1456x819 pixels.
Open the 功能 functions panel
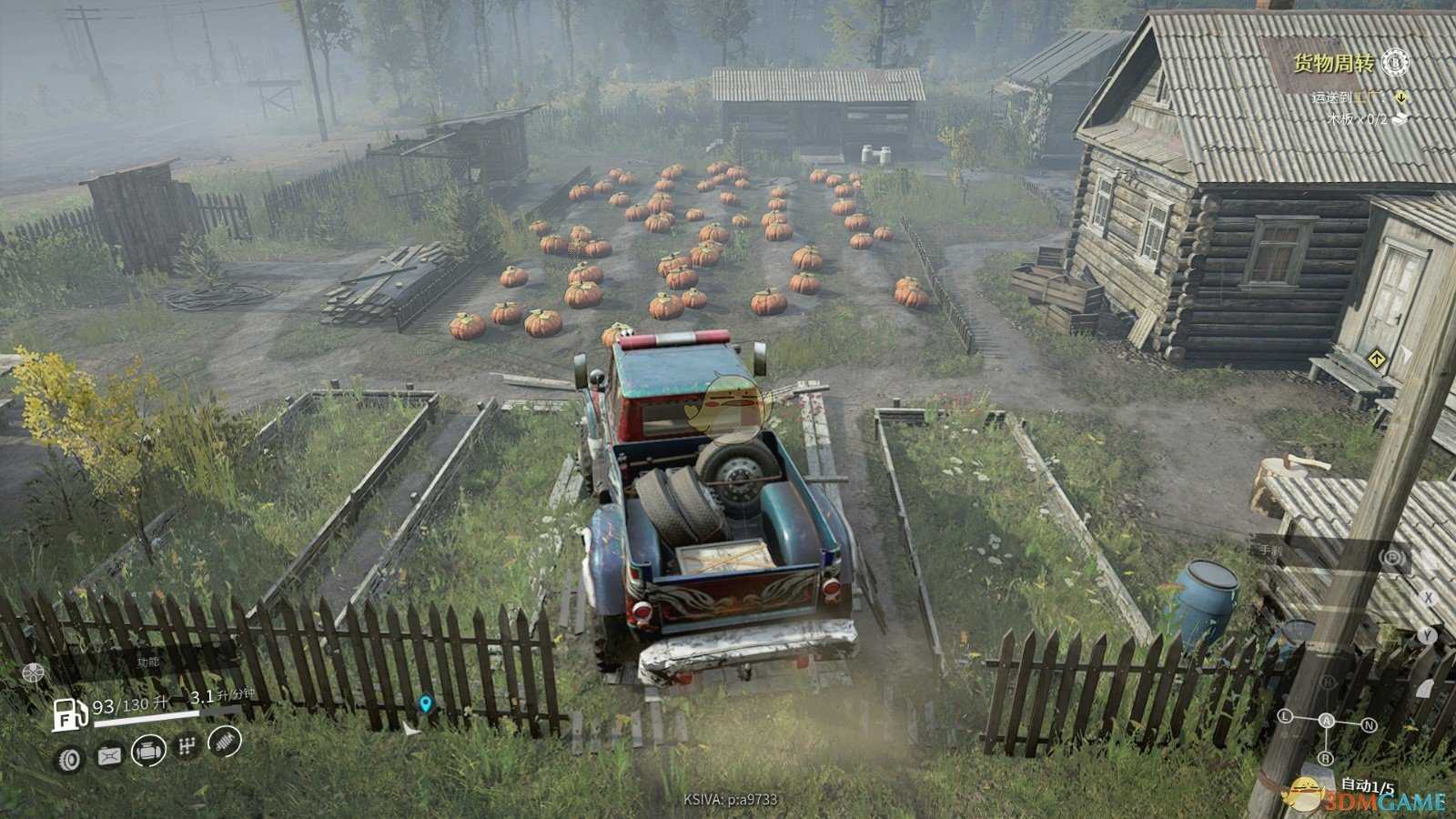(148, 662)
